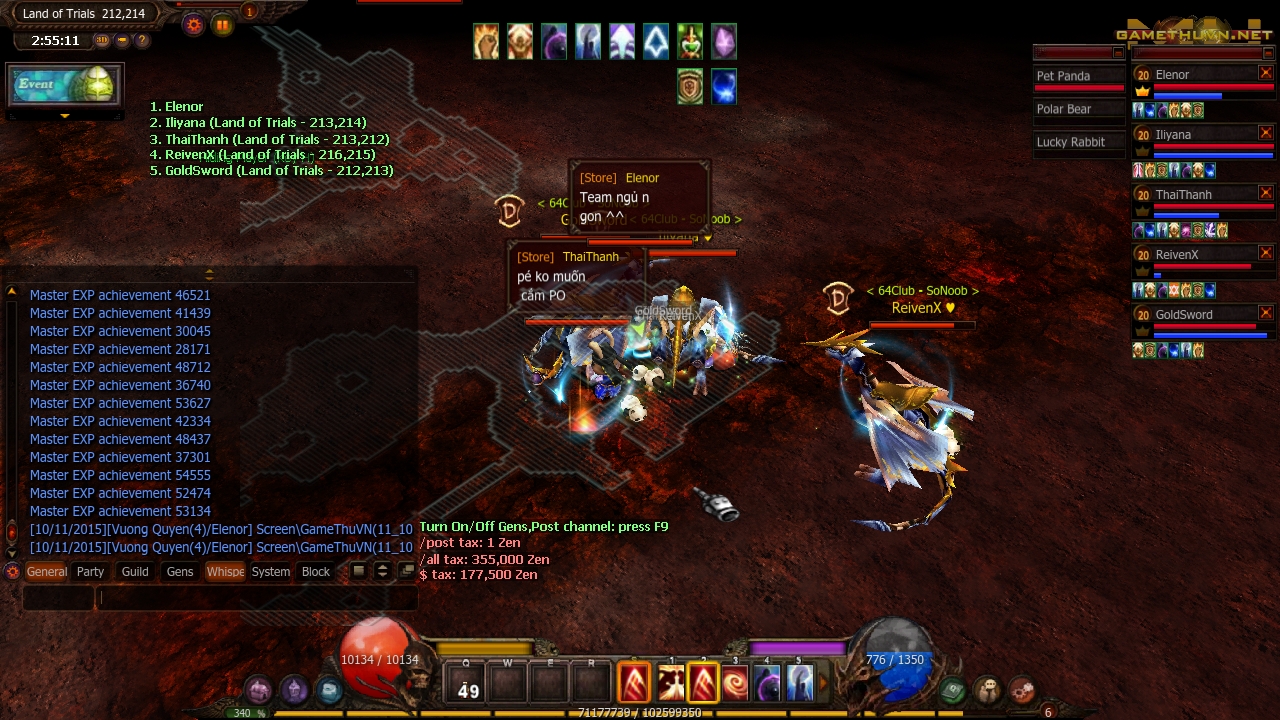Open the help question mark icon
This screenshot has width=1280, height=720.
click(140, 41)
